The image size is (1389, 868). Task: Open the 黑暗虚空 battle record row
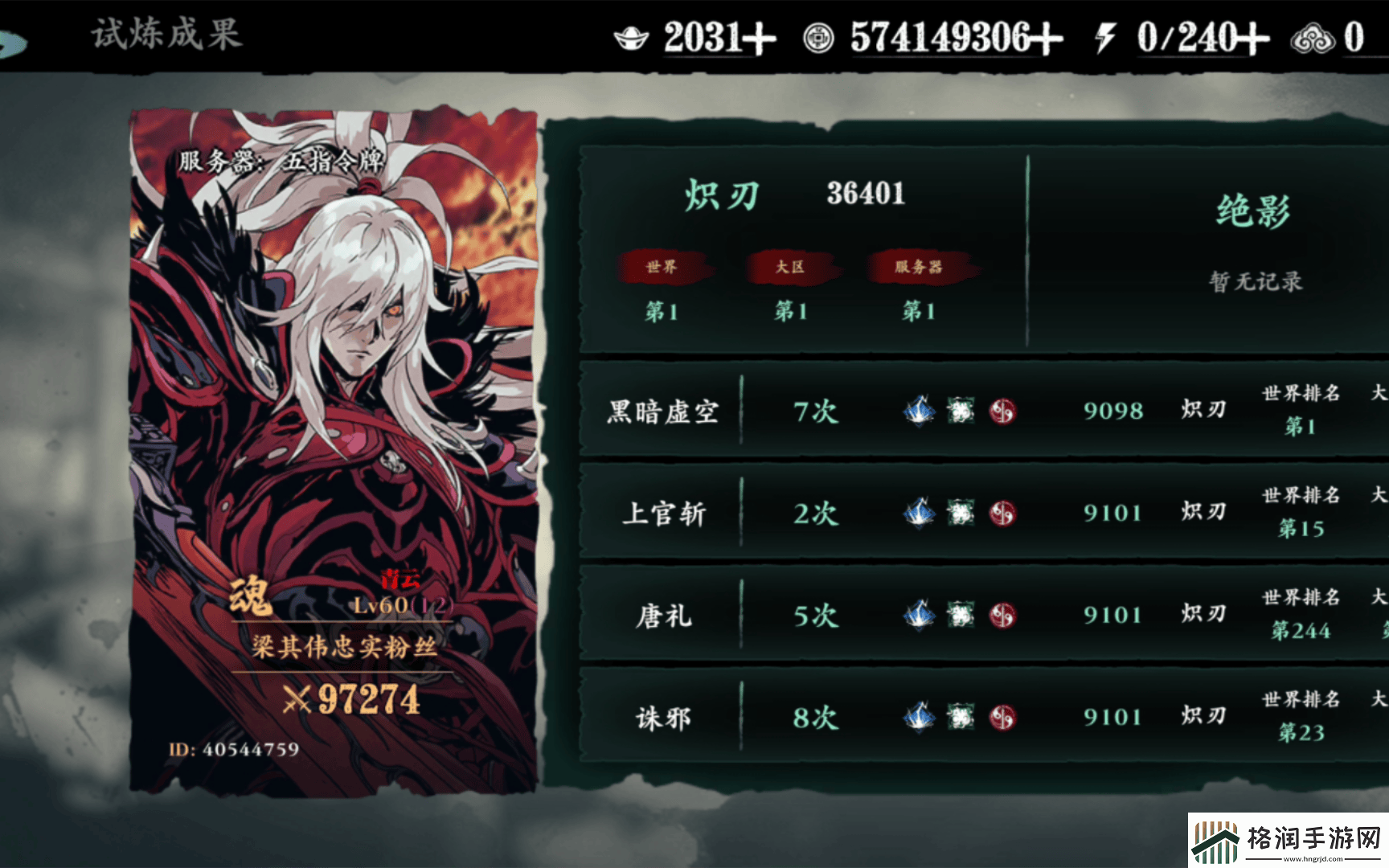tap(884, 411)
